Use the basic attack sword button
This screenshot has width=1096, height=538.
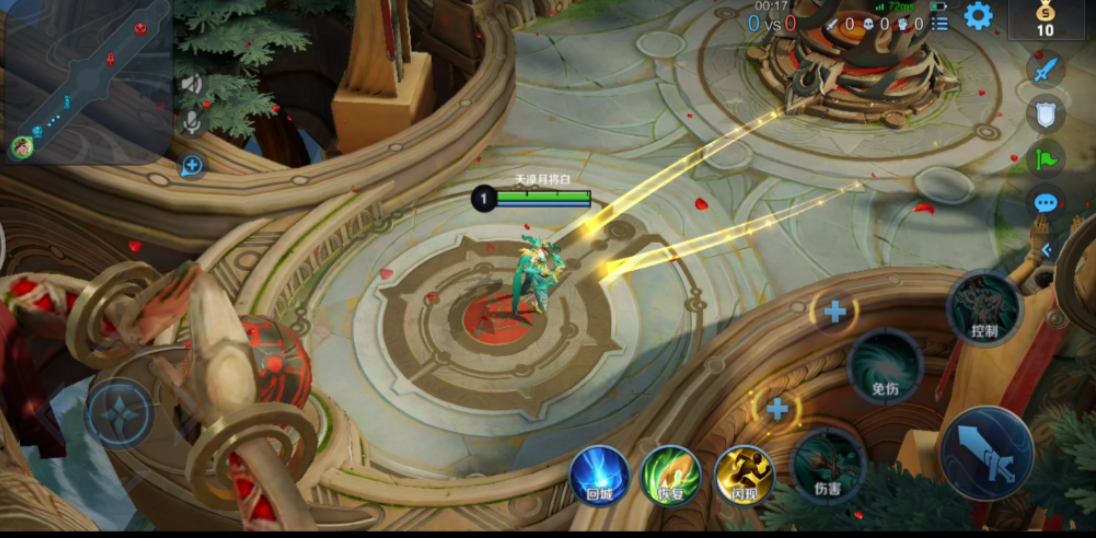coord(986,453)
